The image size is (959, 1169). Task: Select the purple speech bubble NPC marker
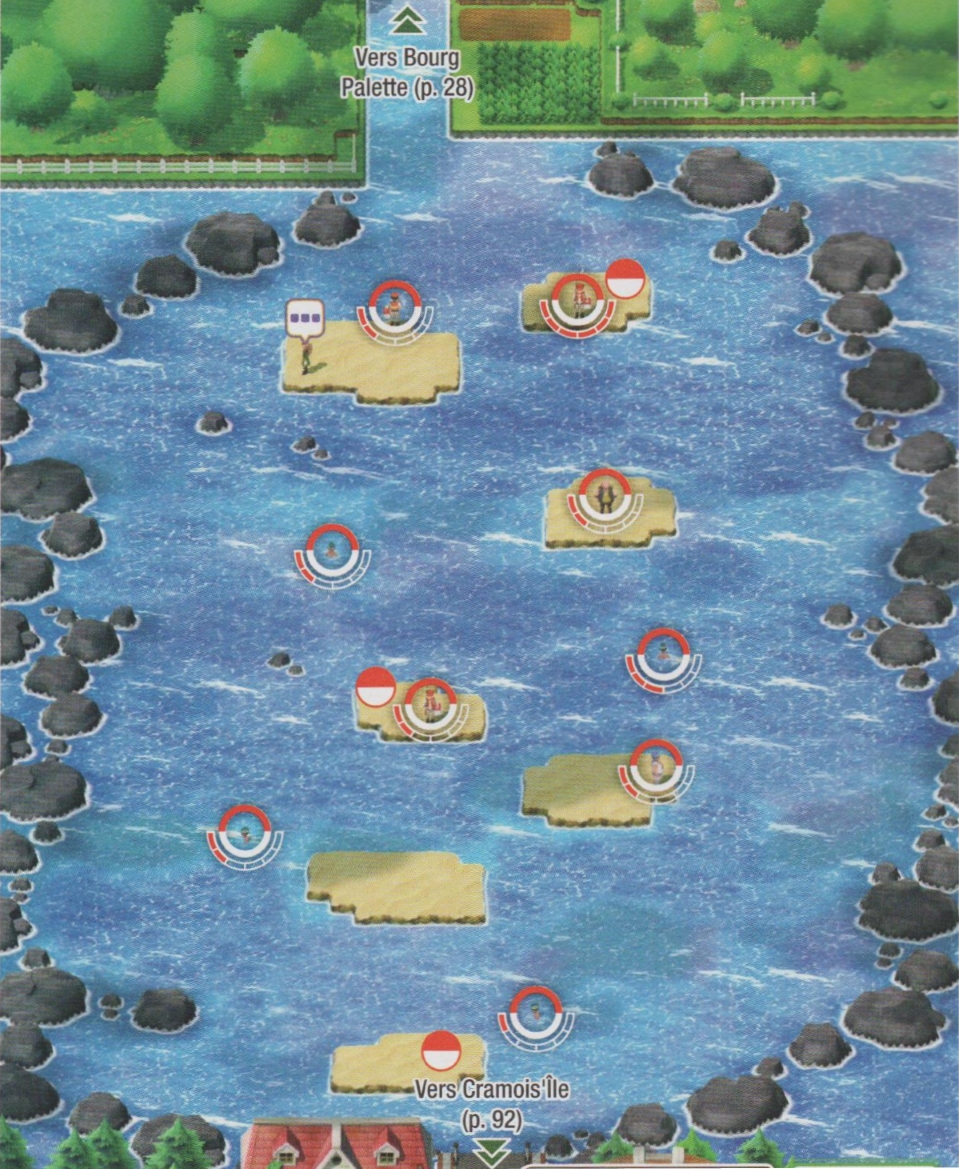(x=306, y=320)
